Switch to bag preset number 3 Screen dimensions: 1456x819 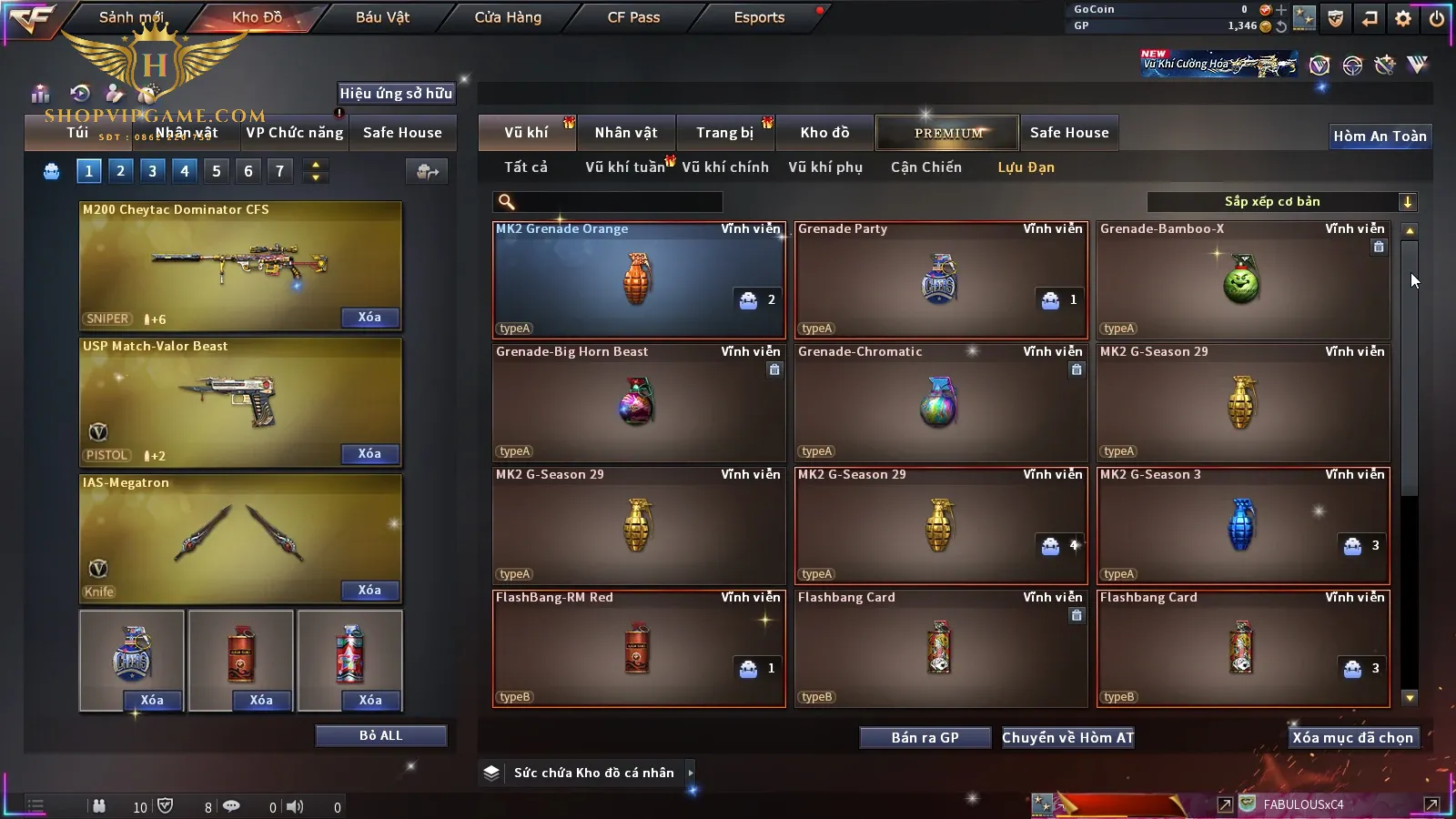[152, 170]
